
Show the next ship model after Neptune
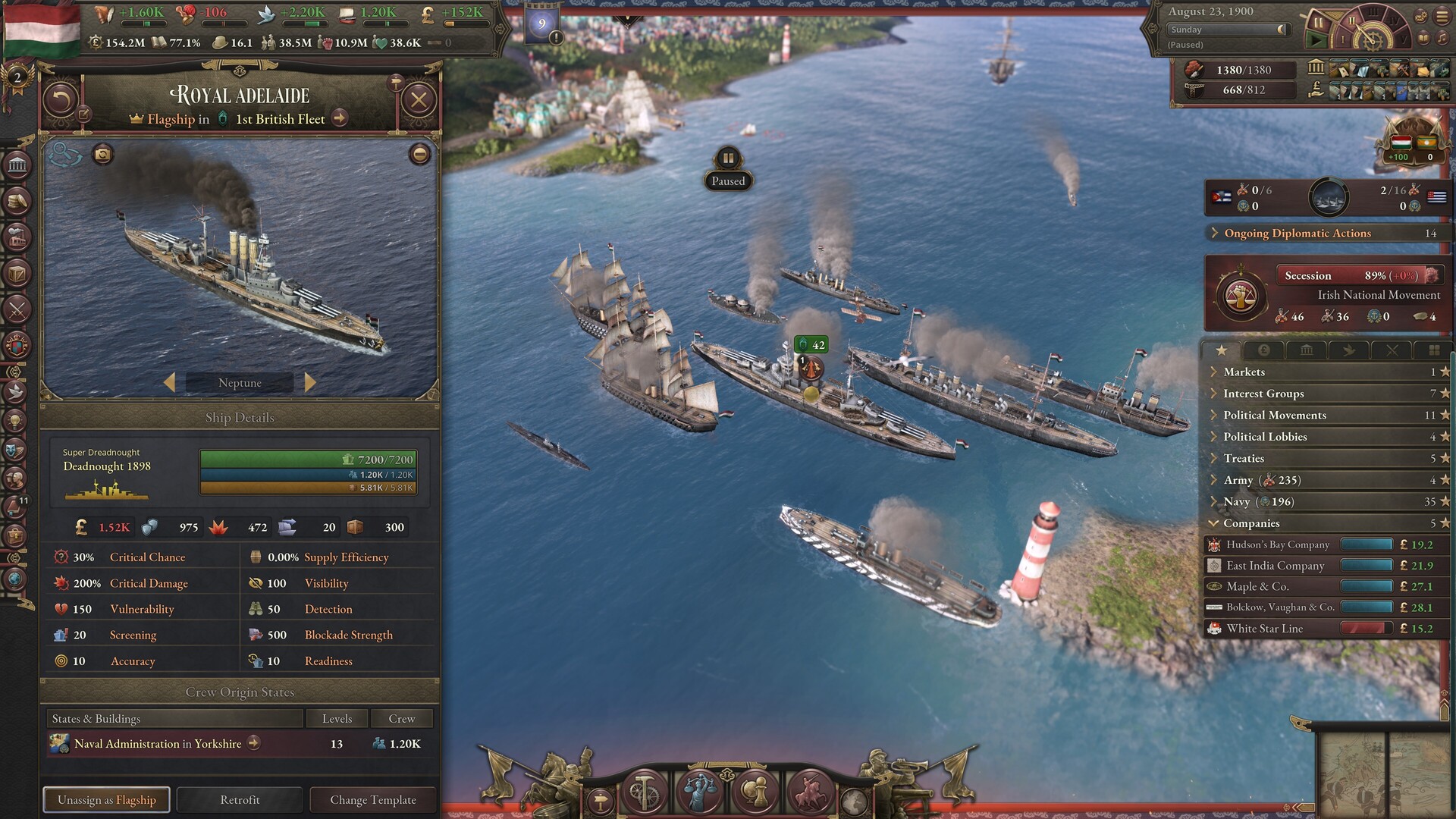tap(309, 382)
